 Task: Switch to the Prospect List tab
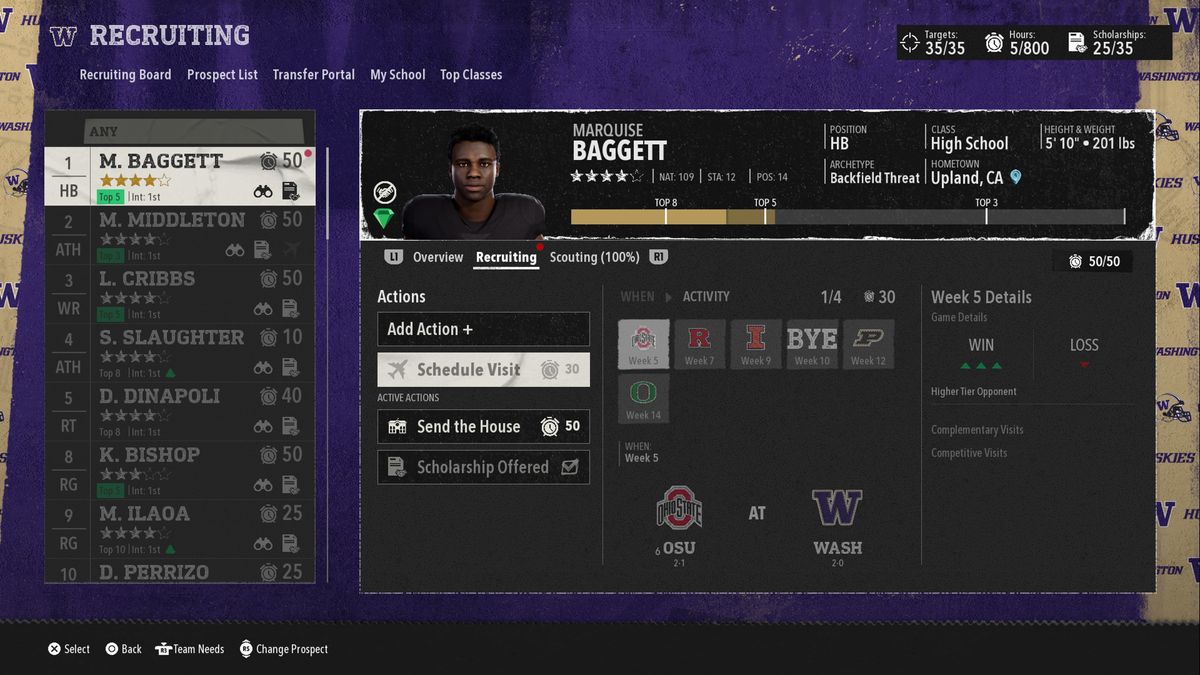tap(222, 75)
